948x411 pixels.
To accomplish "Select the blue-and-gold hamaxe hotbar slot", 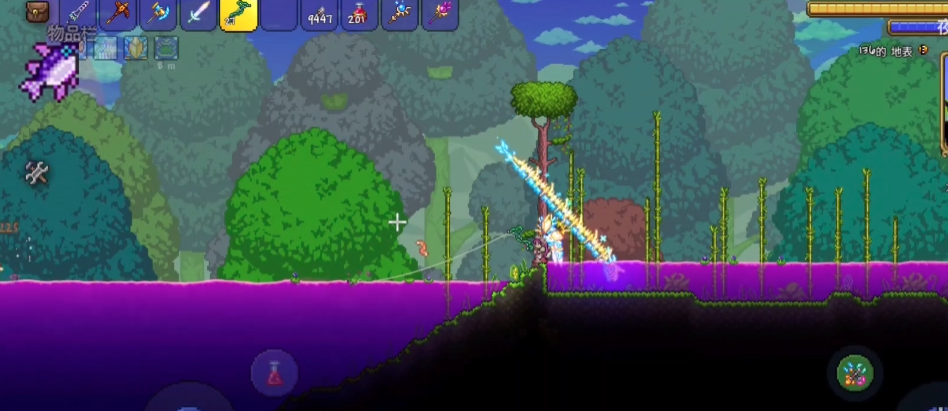I will point(158,13).
